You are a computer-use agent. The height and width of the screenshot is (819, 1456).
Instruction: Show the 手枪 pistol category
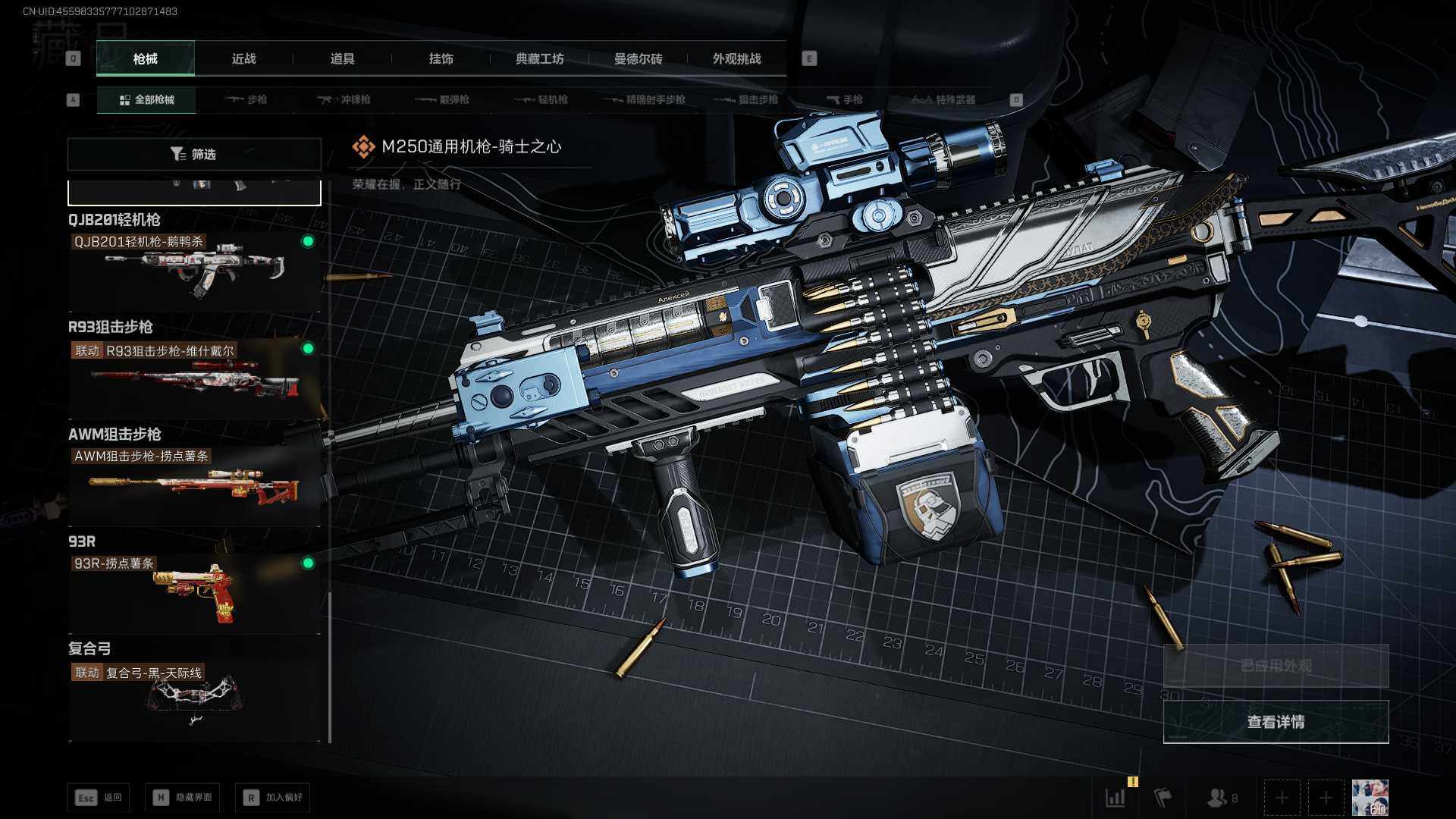(x=845, y=99)
